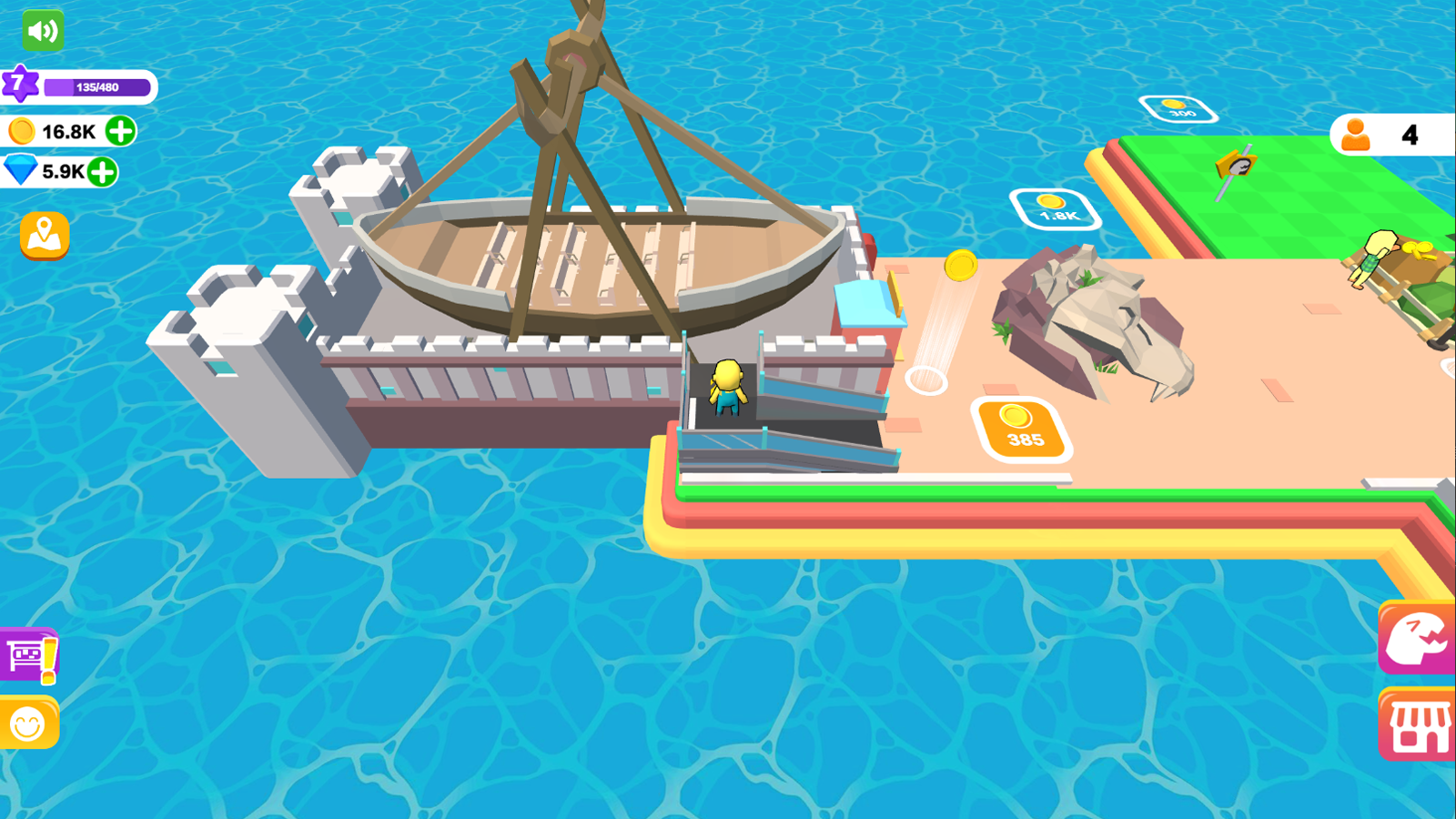
Task: Select the flag signpost on the green grass
Action: [1236, 168]
